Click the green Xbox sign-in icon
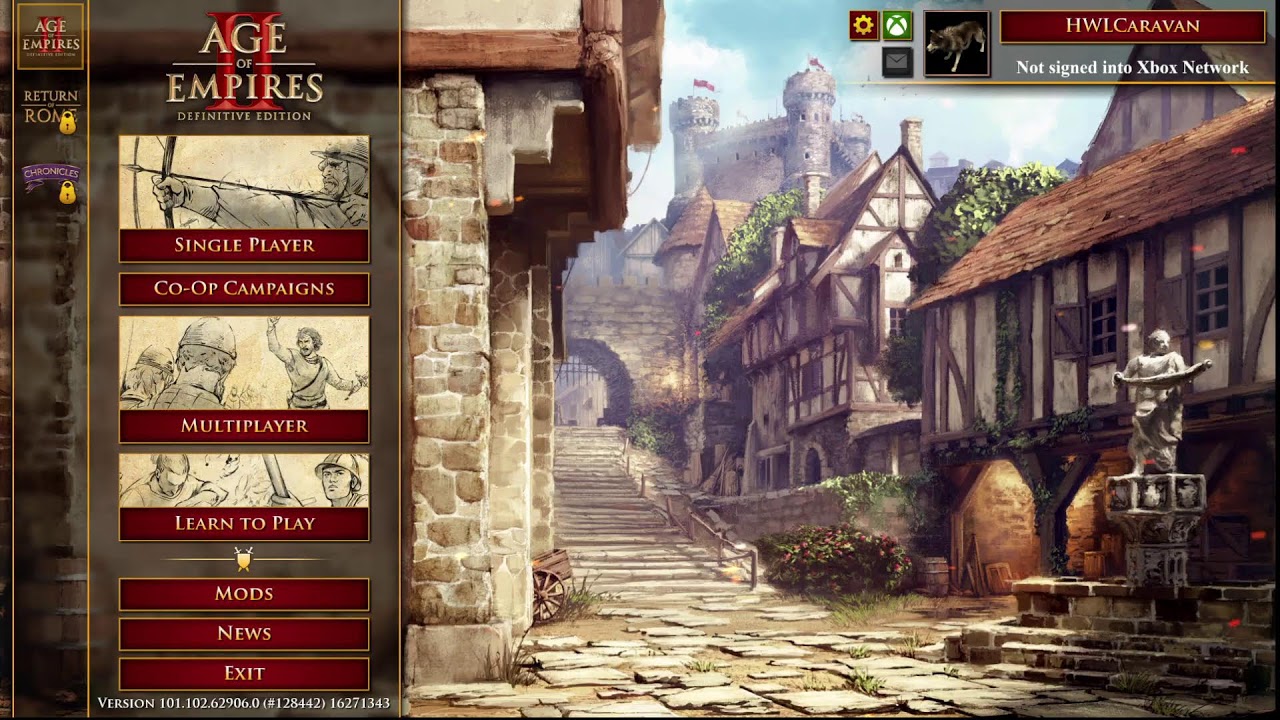The height and width of the screenshot is (720, 1280). point(897,25)
